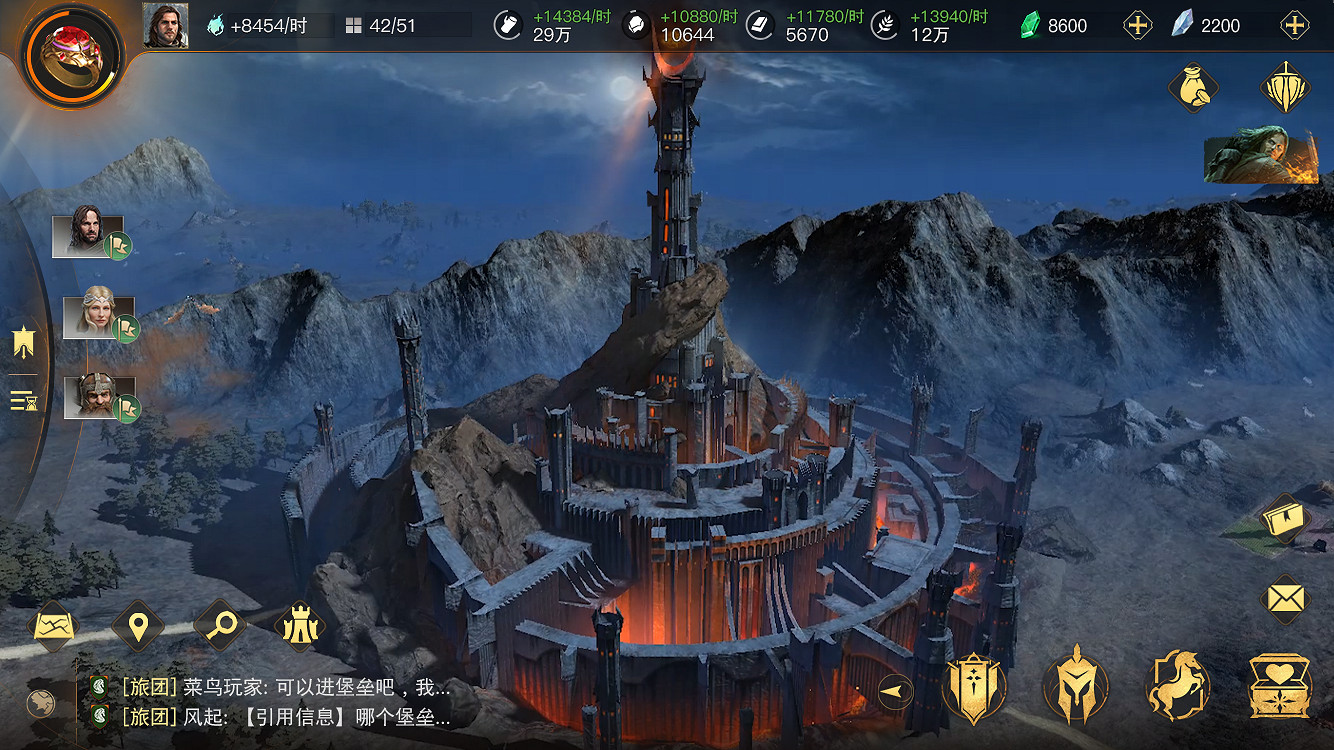Click the location pin marker icon

pyautogui.click(x=137, y=625)
